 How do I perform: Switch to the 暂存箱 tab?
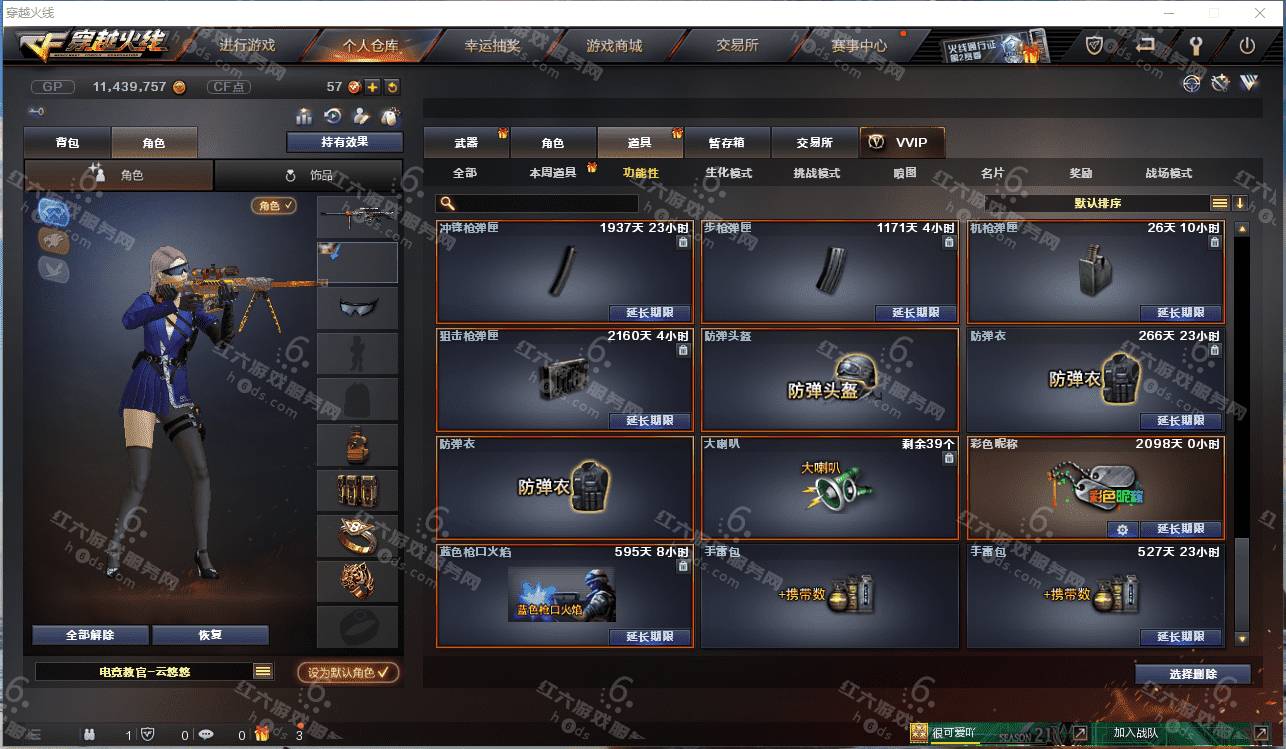(726, 143)
